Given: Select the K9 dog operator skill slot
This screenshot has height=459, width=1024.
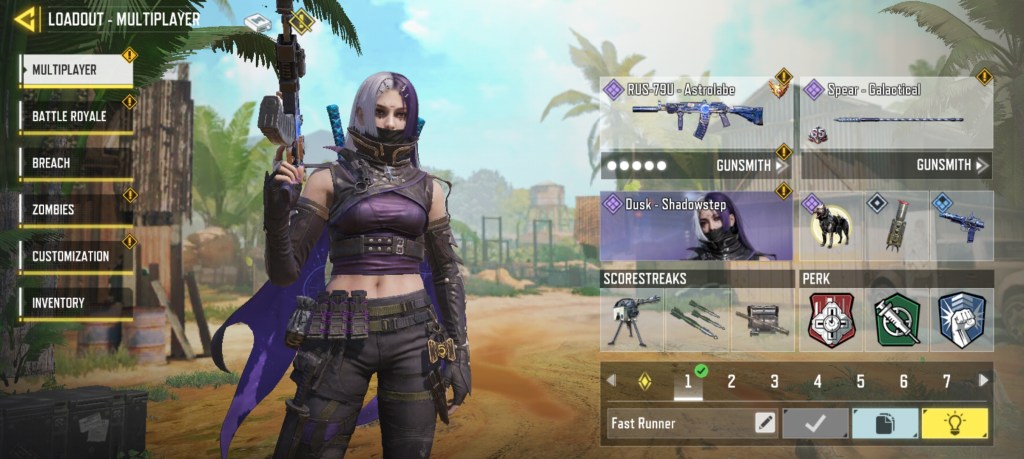Looking at the screenshot, I should pos(830,227).
